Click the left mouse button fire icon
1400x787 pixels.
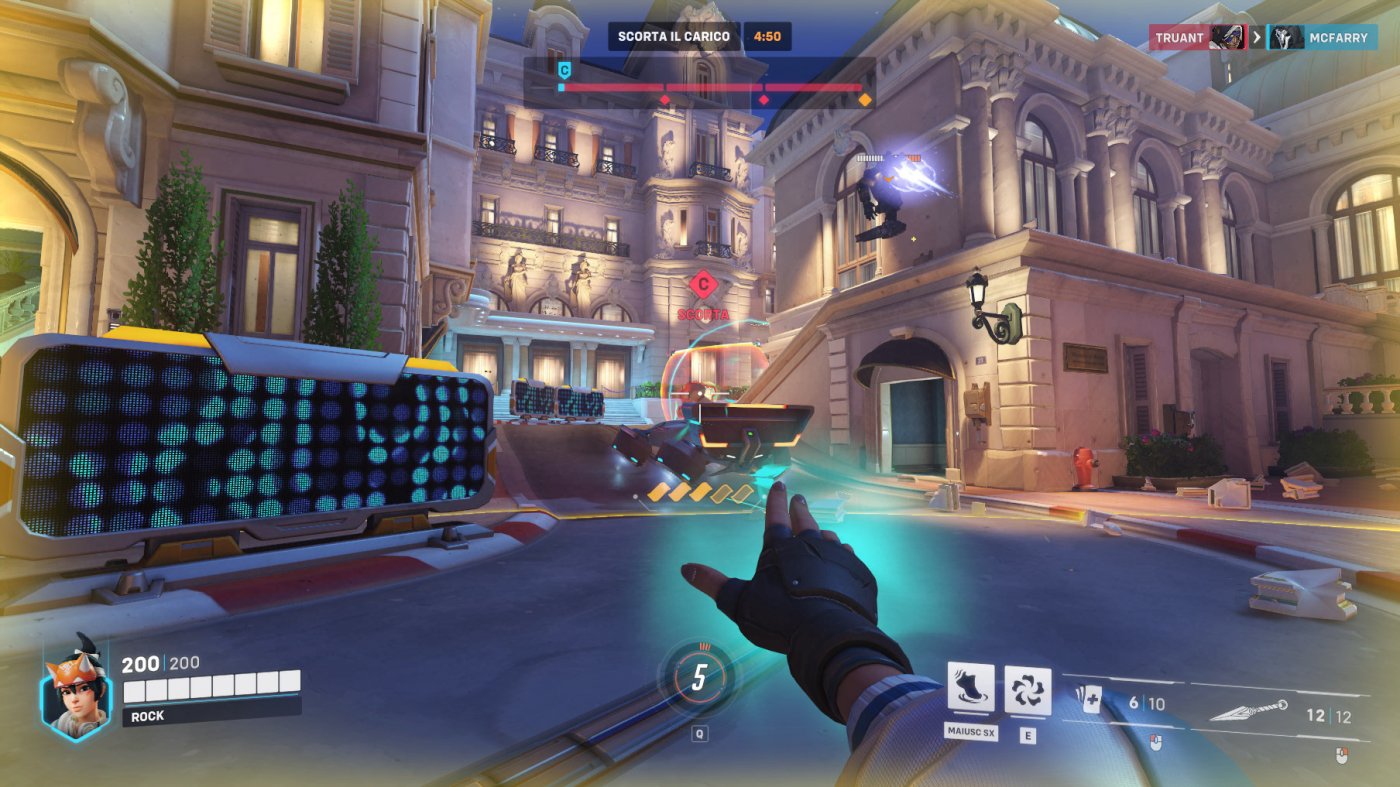[1156, 742]
